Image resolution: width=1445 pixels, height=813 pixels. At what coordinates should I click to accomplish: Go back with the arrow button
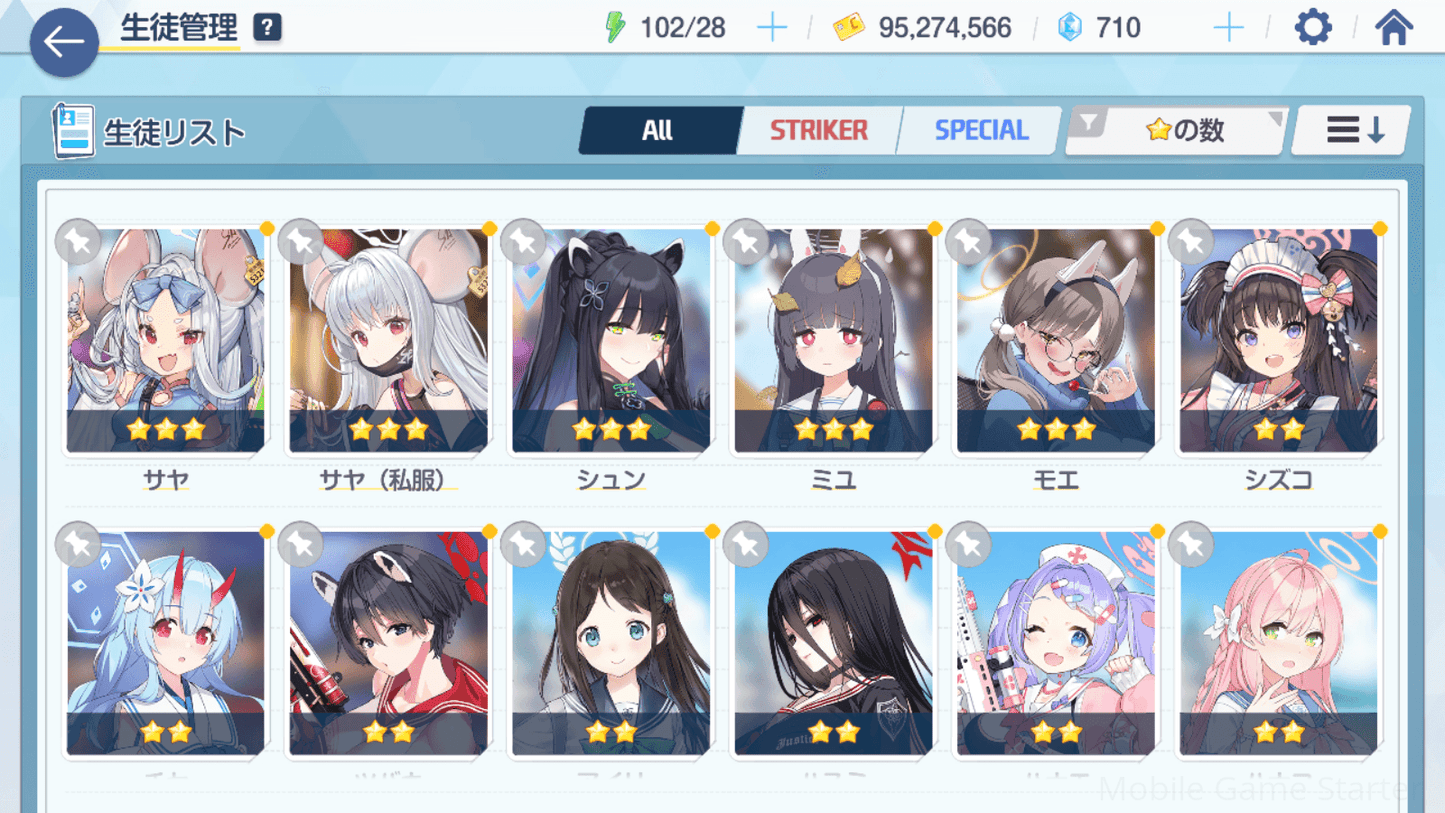pyautogui.click(x=64, y=42)
